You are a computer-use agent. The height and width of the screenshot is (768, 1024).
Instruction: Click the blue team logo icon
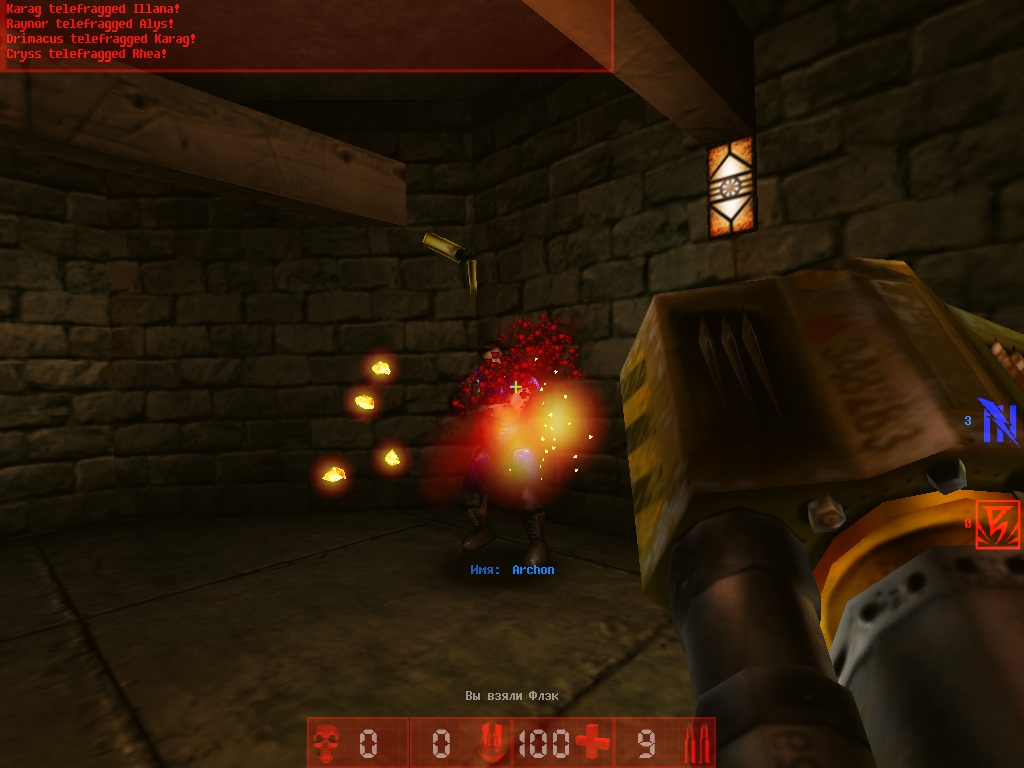(x=999, y=421)
